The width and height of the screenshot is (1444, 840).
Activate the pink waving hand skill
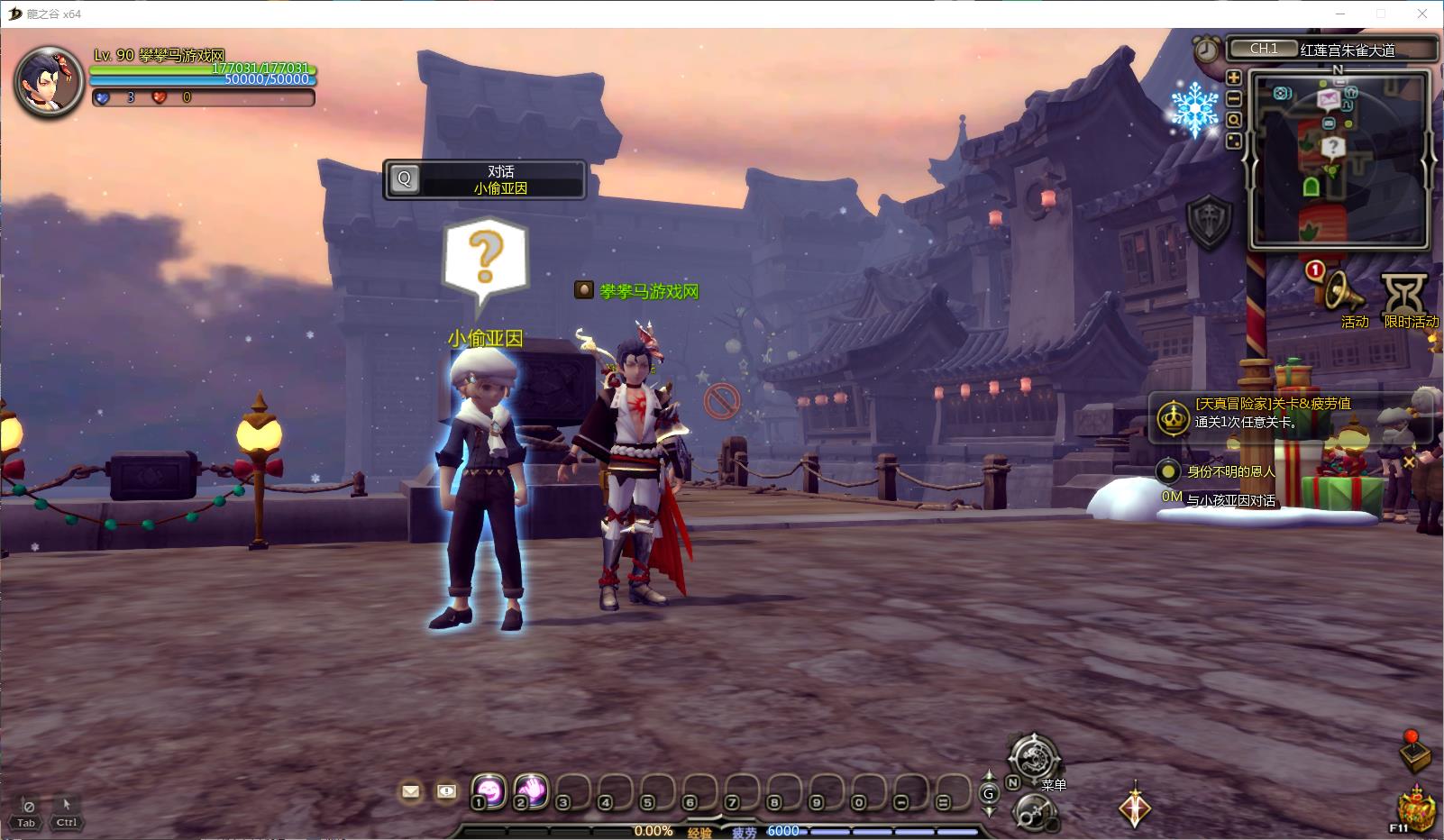tap(532, 790)
